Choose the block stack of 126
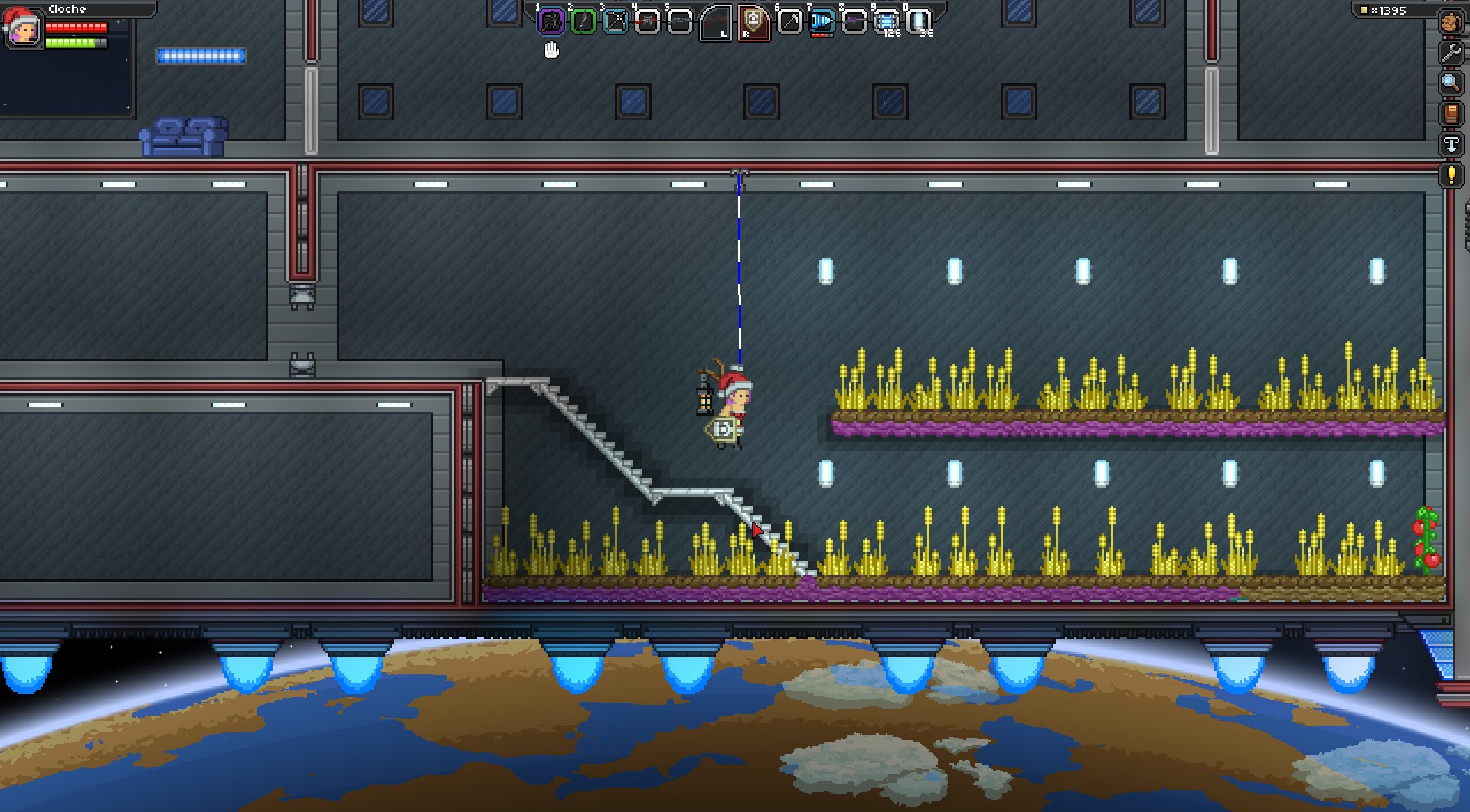This screenshot has height=812, width=1470. pos(887,21)
